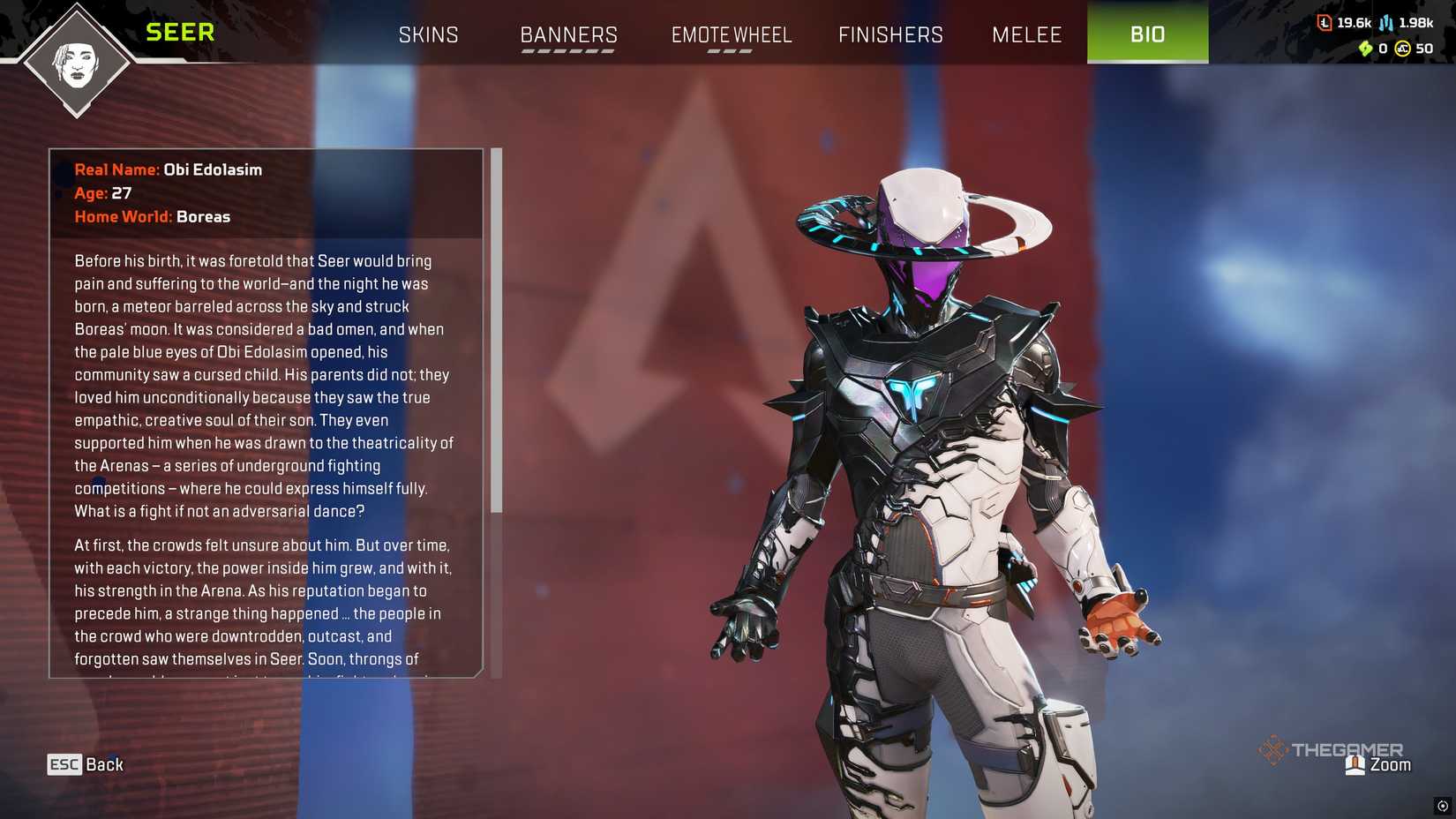Switch to the Banners tab
This screenshot has height=819, width=1456.
pyautogui.click(x=569, y=34)
